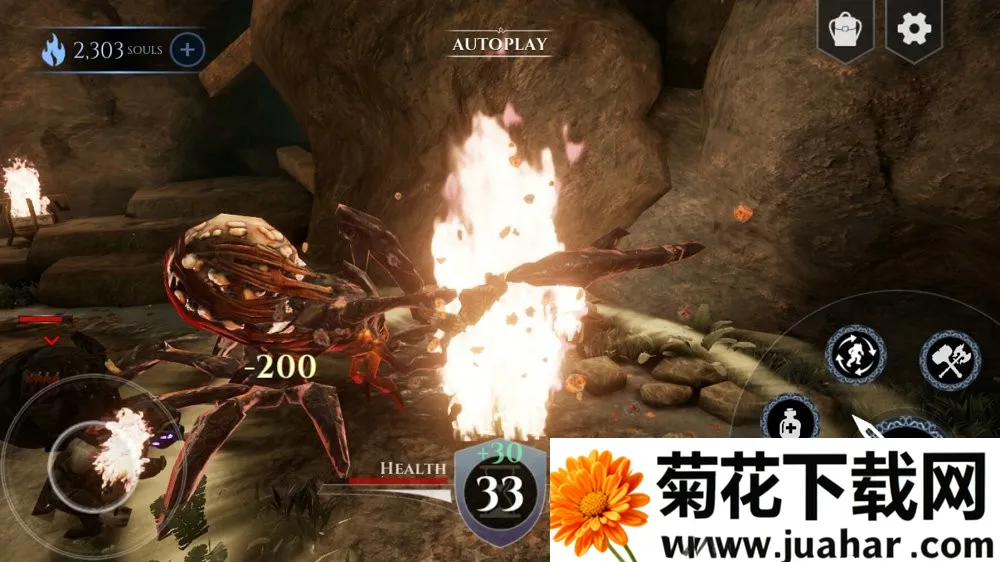Add more souls with the plus button

(x=188, y=49)
